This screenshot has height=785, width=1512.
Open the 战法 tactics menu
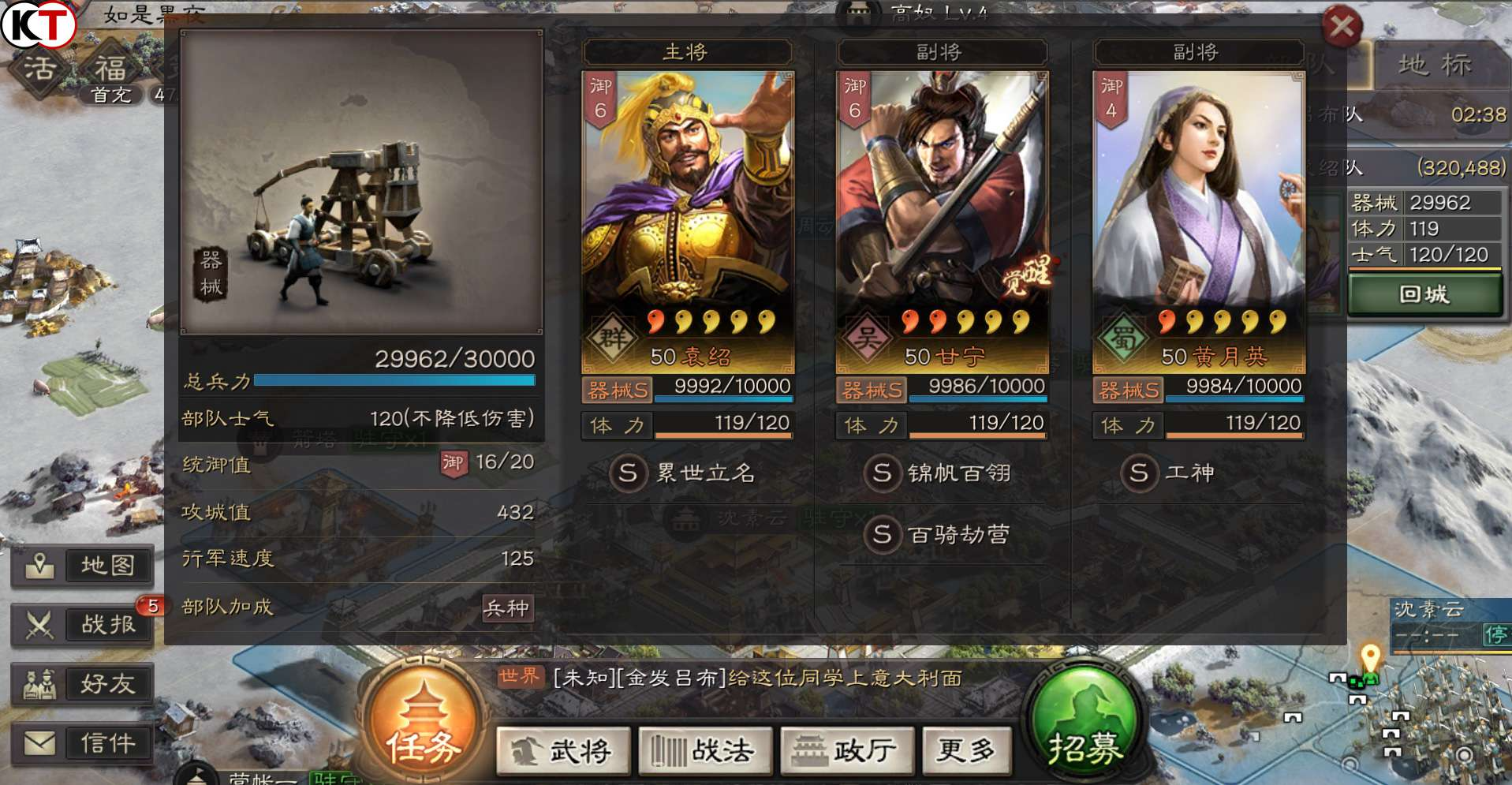(705, 750)
